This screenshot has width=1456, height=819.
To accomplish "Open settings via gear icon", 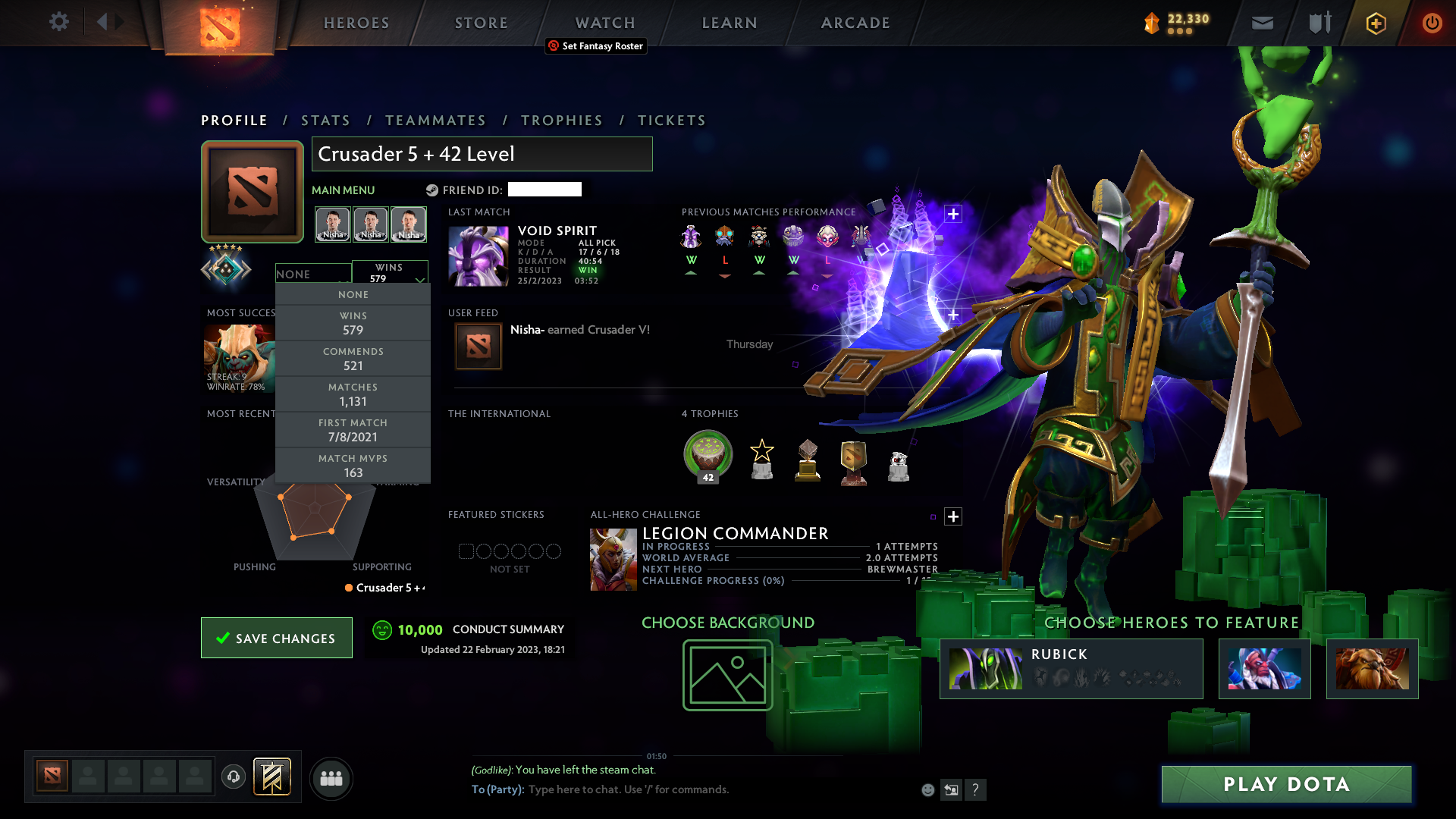I will pos(59,22).
